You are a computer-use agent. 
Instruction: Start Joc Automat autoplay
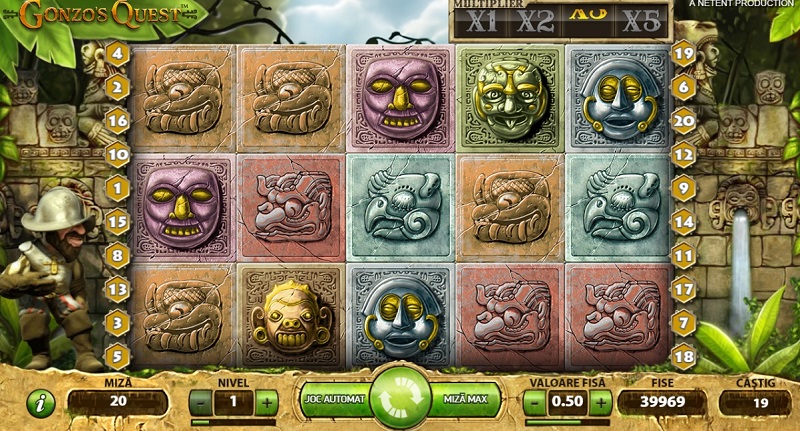[335, 401]
